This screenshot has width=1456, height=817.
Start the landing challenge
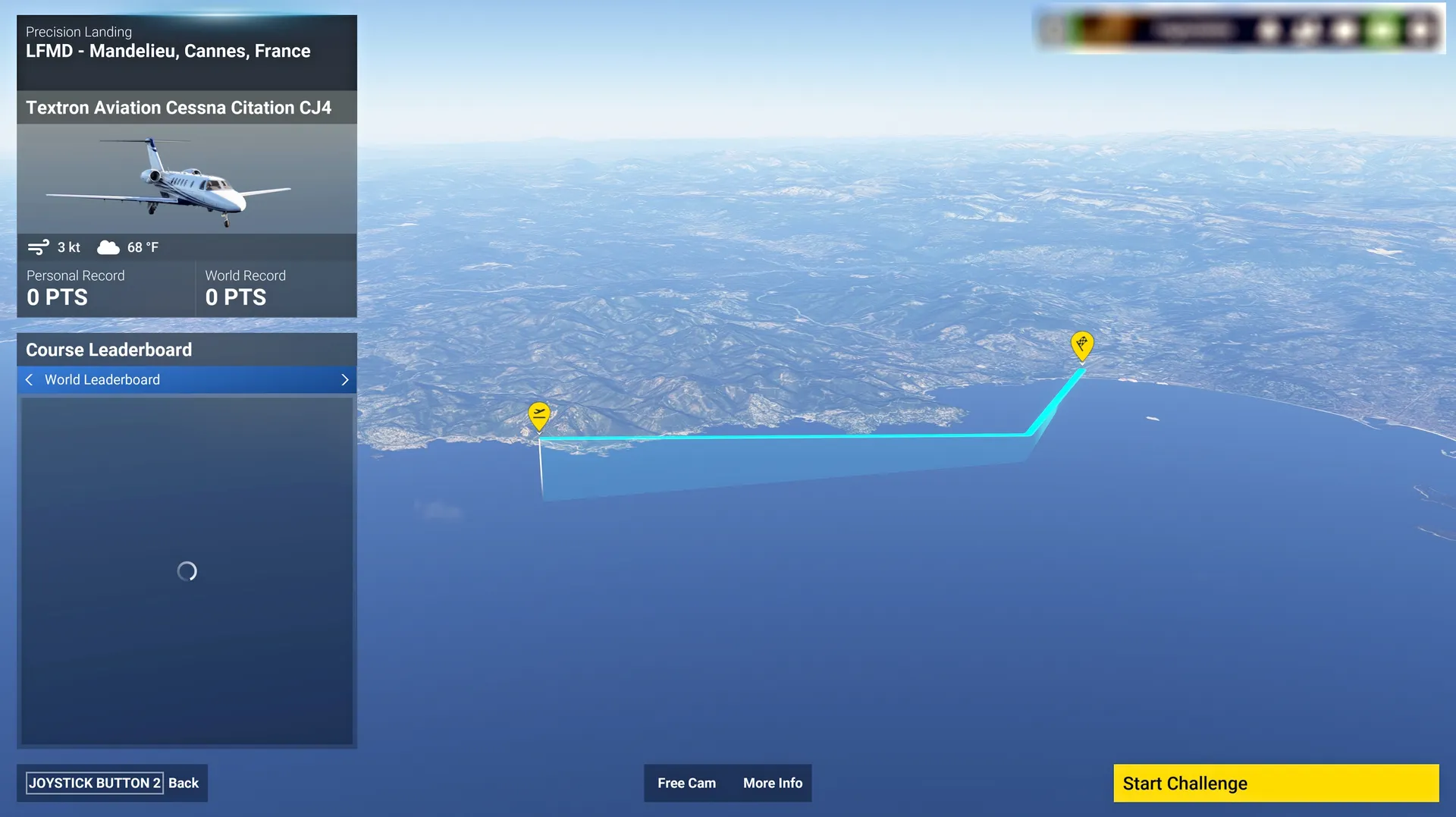point(1276,783)
